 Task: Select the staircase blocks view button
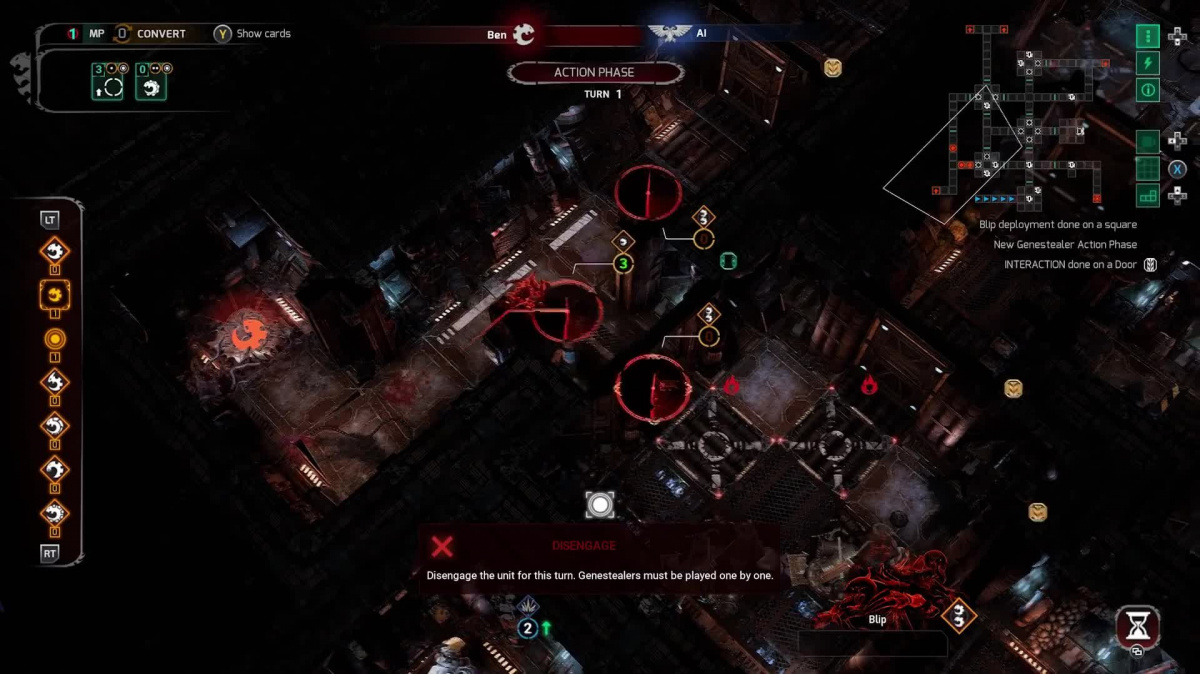click(1147, 196)
